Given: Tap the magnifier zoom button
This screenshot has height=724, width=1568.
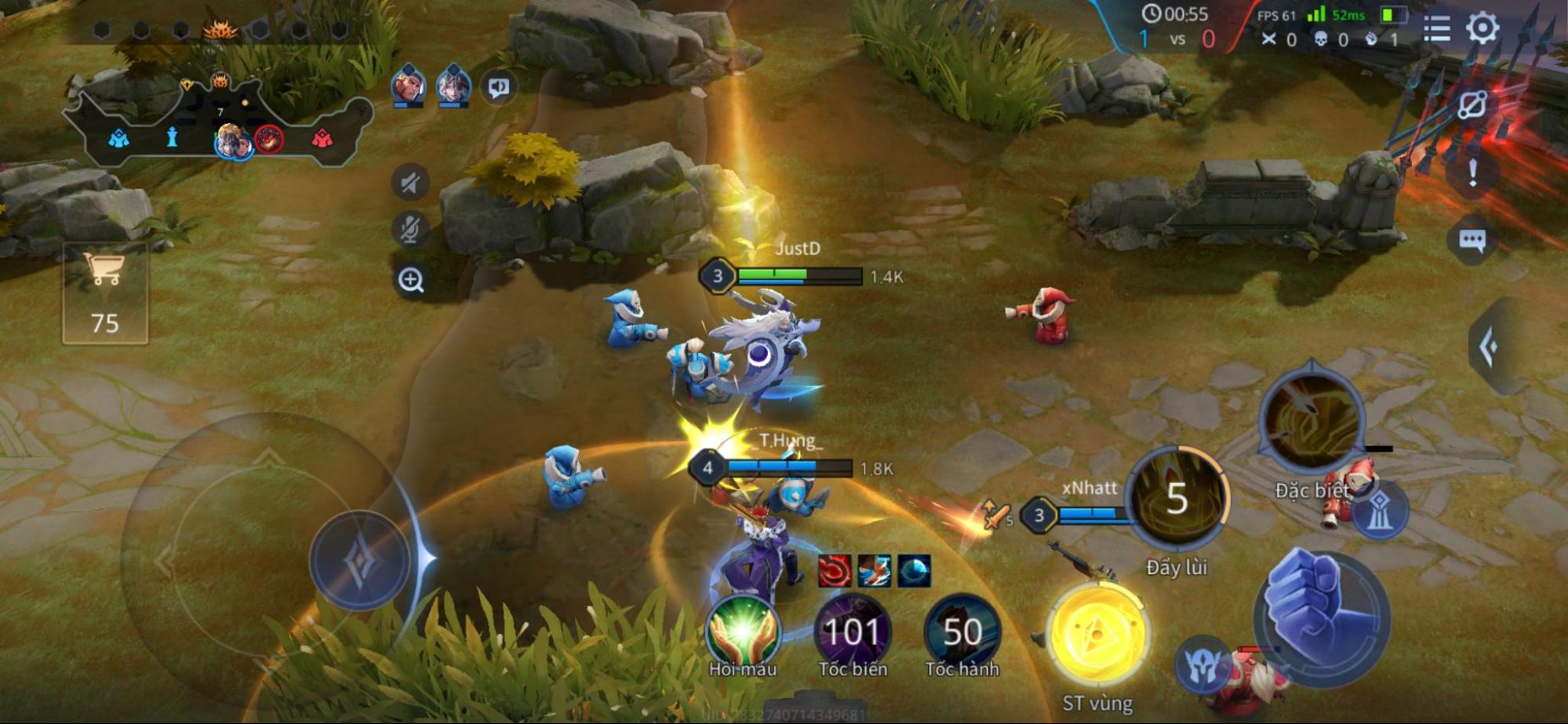Looking at the screenshot, I should click(x=411, y=279).
